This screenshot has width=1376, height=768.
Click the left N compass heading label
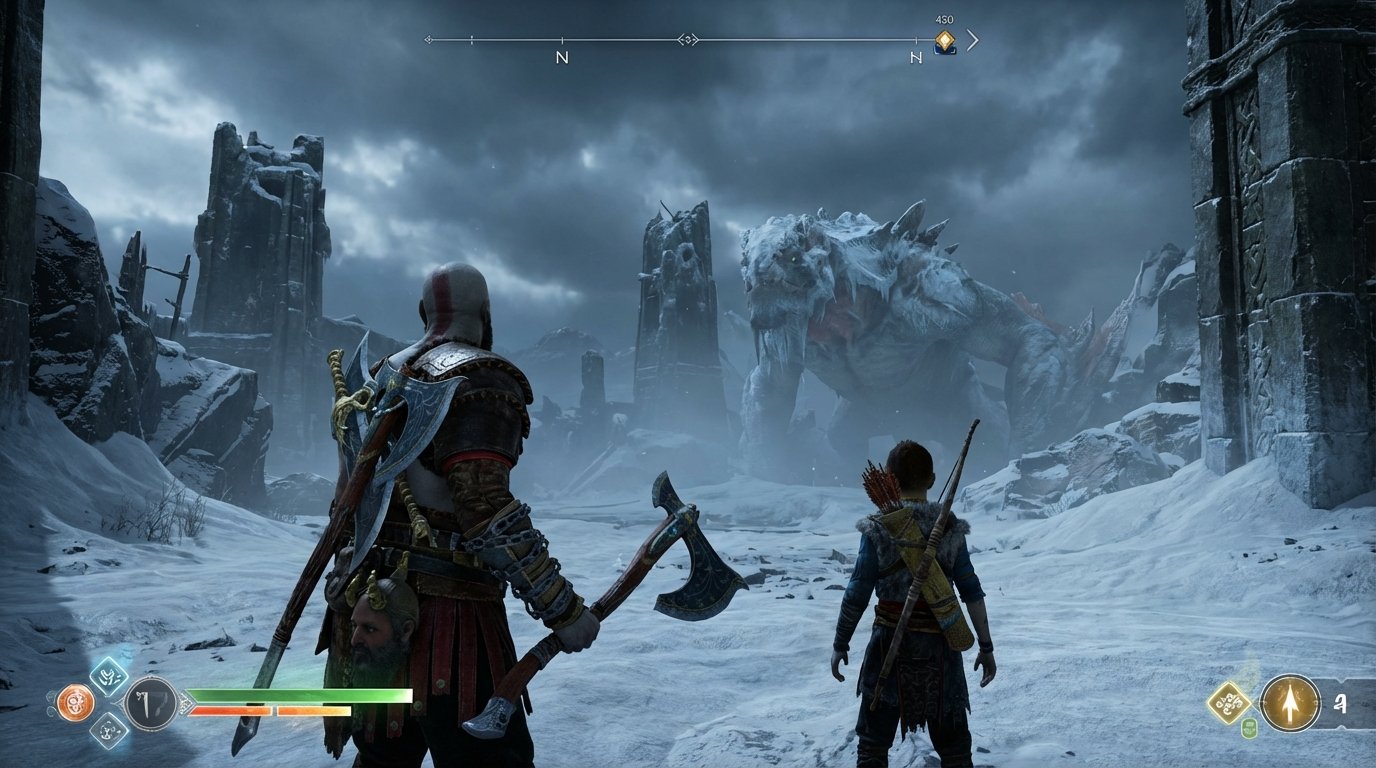point(562,58)
